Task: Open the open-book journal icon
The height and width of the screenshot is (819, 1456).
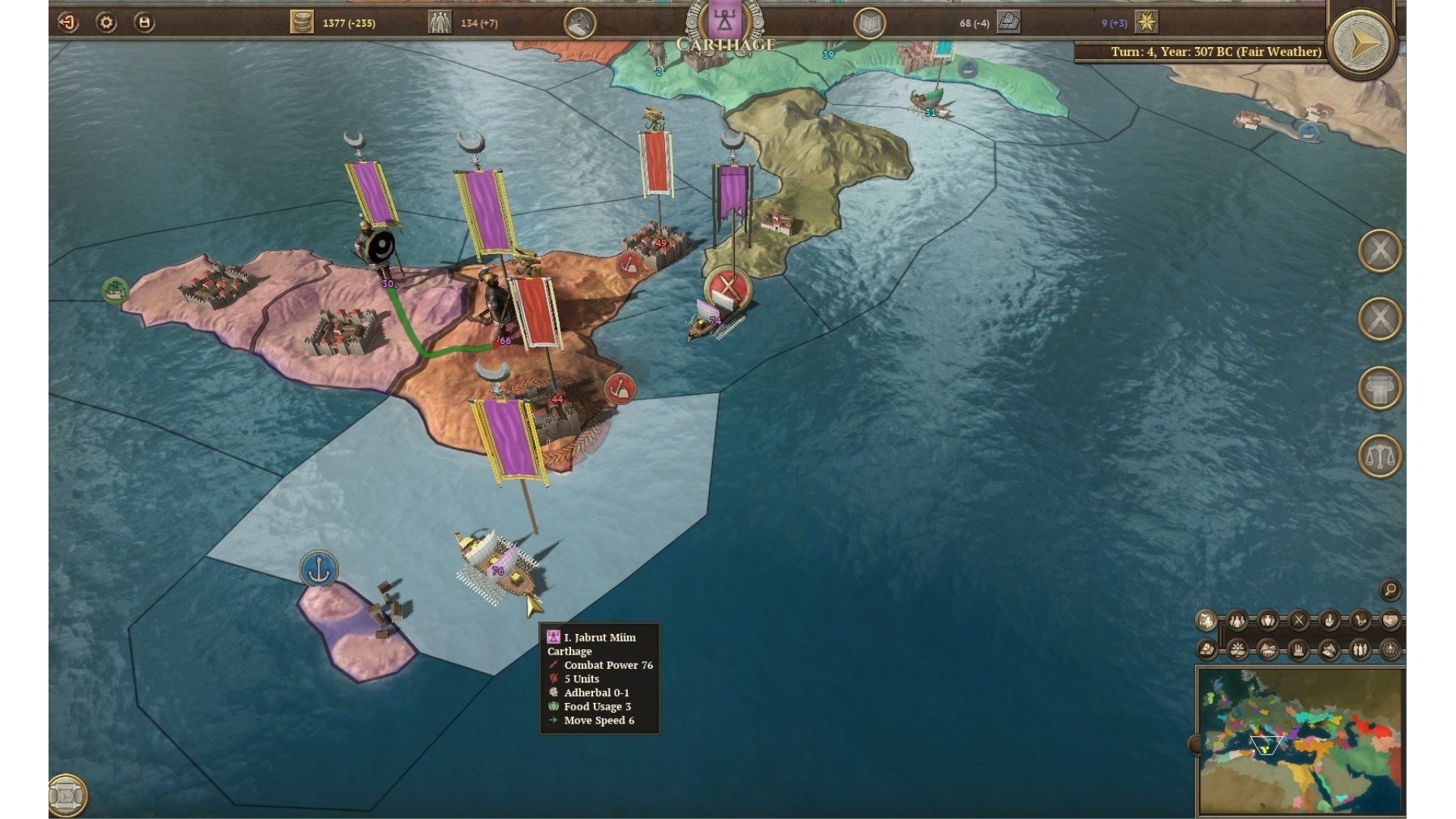Action: (x=869, y=24)
